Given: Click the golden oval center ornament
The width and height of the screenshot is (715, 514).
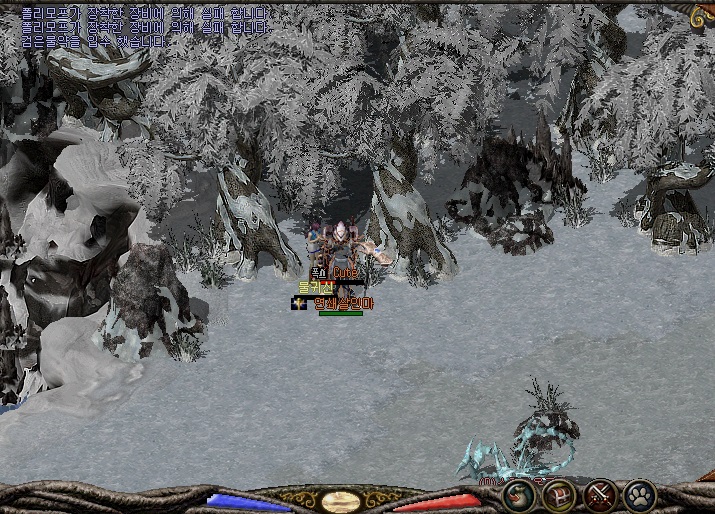Looking at the screenshot, I should (341, 501).
